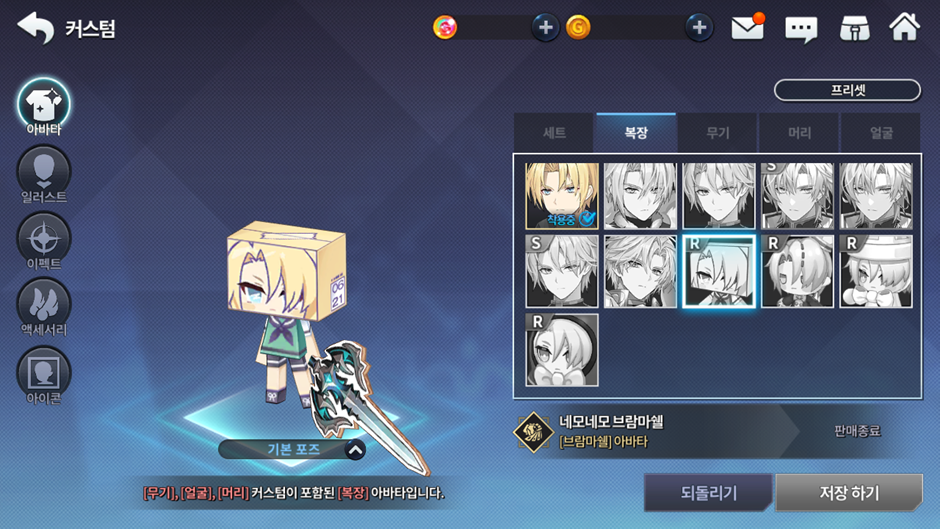
Task: Go back using the return arrow
Action: point(36,28)
